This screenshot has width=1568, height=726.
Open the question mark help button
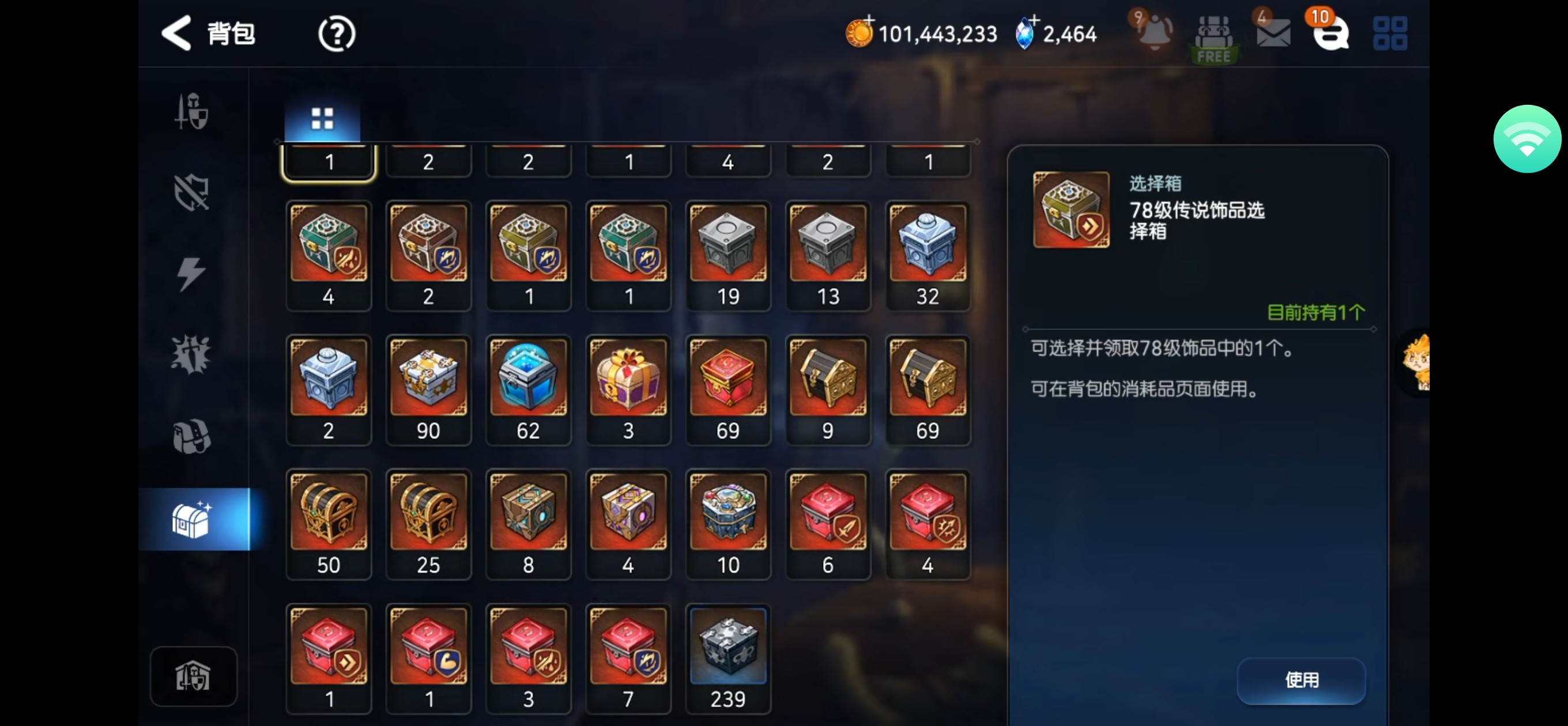tap(337, 34)
